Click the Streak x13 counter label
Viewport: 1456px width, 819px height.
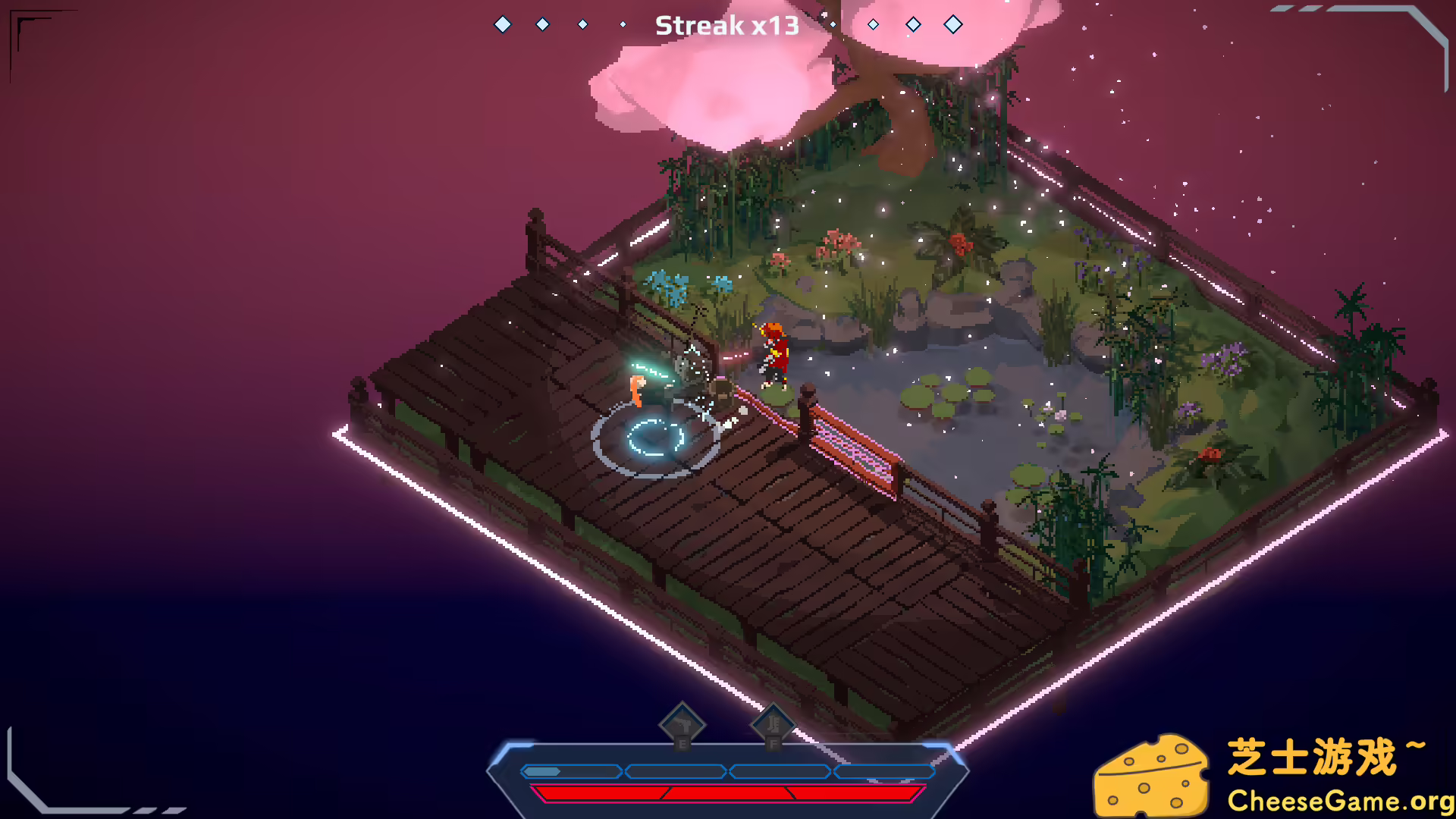click(x=726, y=25)
